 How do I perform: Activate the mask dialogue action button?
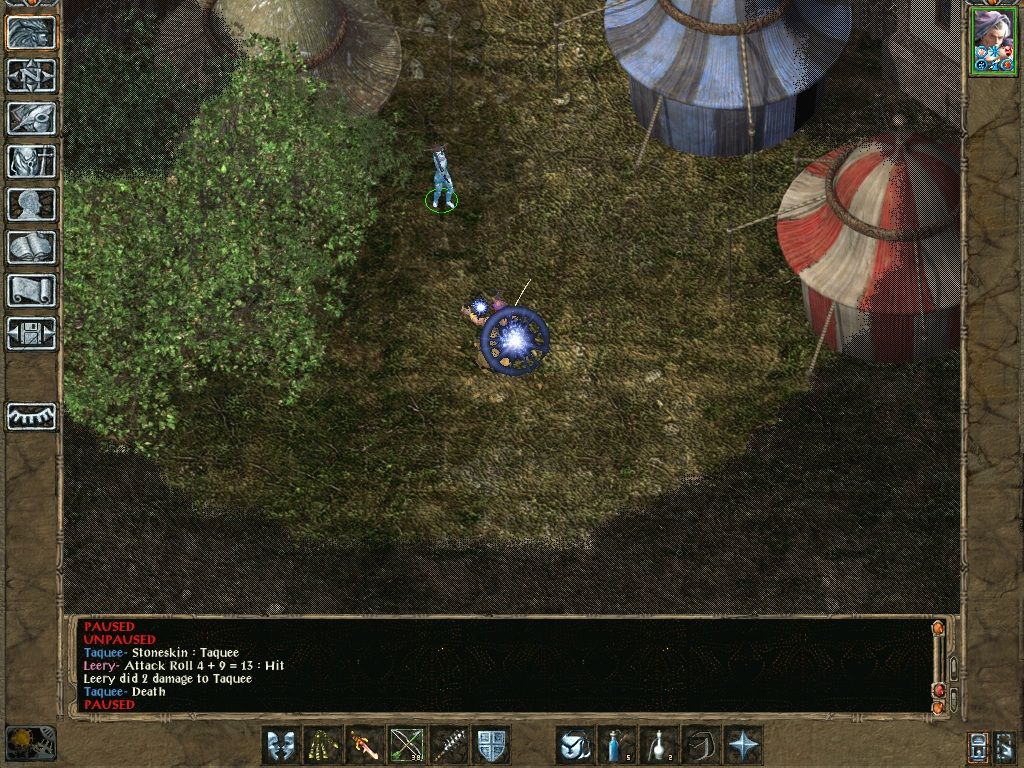click(281, 746)
